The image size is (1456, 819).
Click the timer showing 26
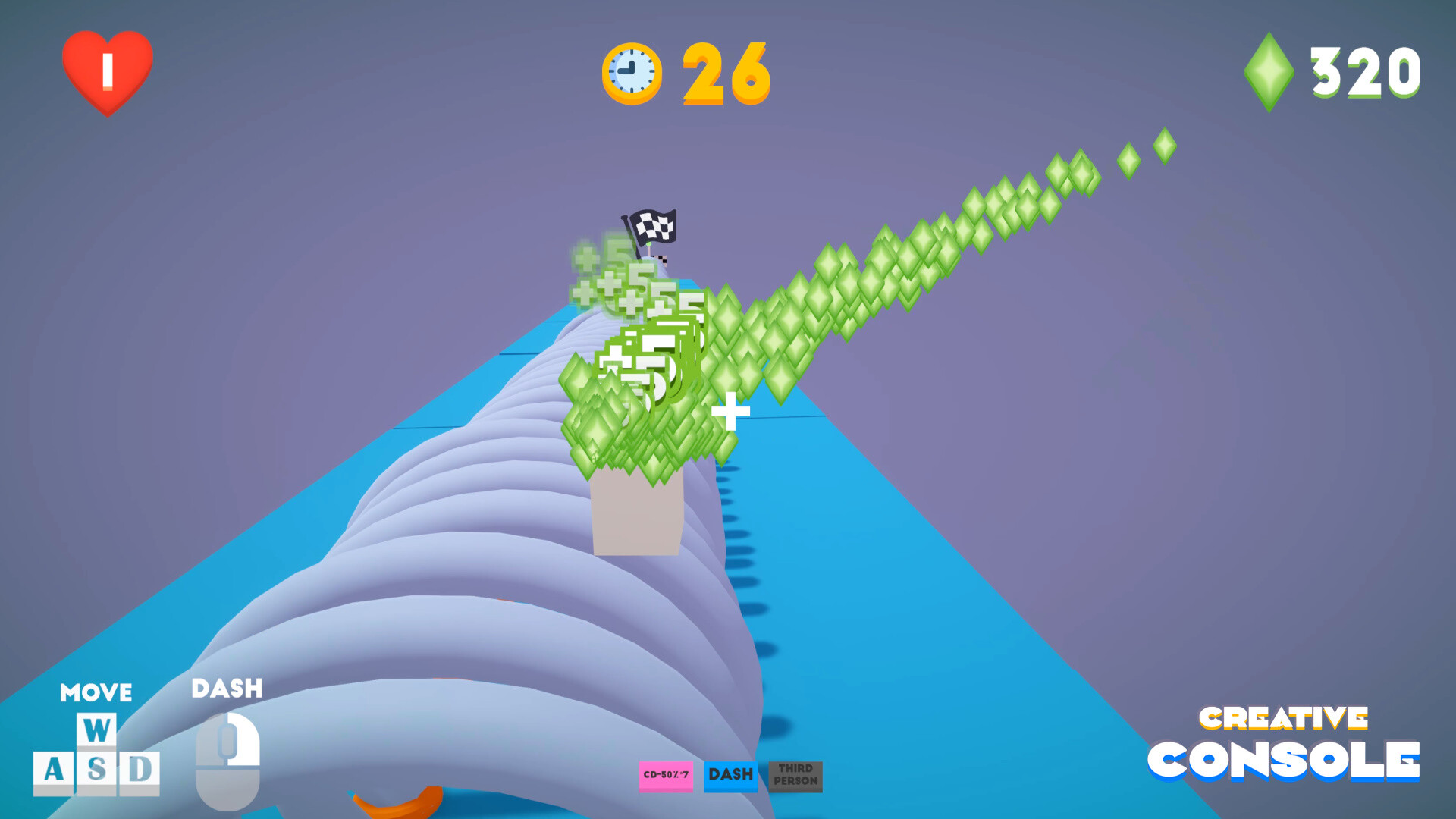coord(724,72)
